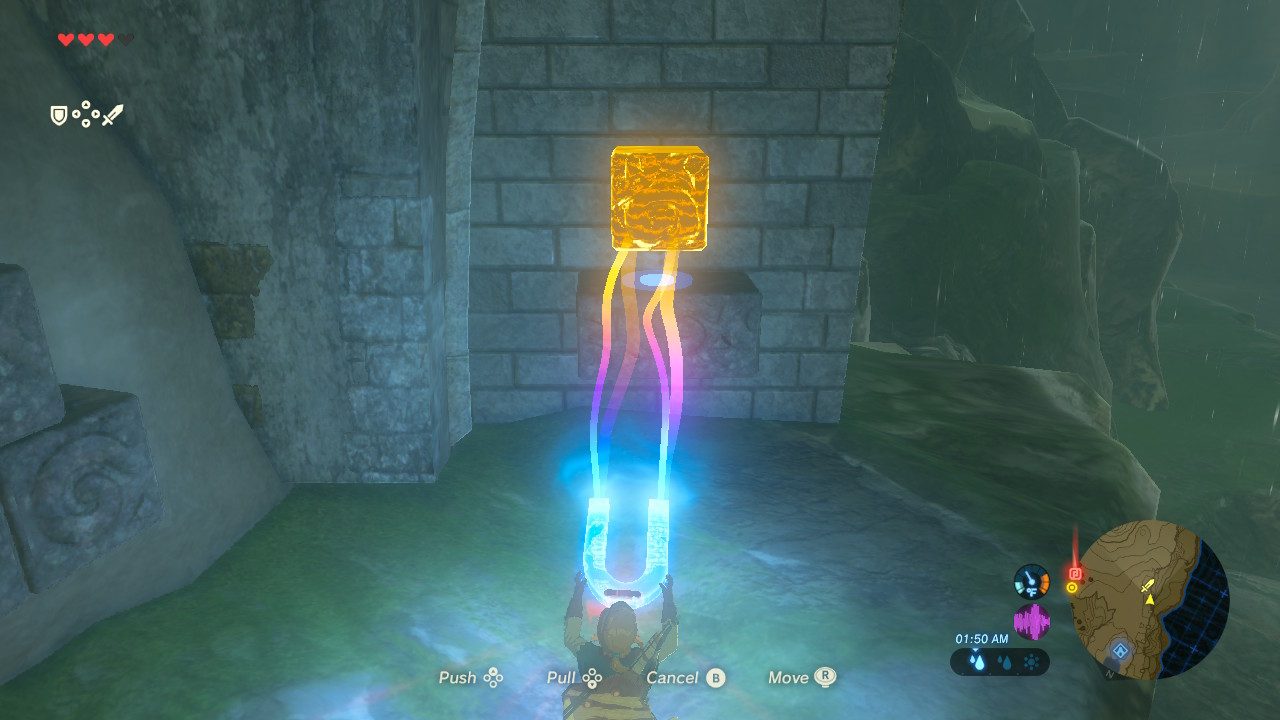Click the Move (R) prompt
Image resolution: width=1280 pixels, height=720 pixels.
click(800, 677)
